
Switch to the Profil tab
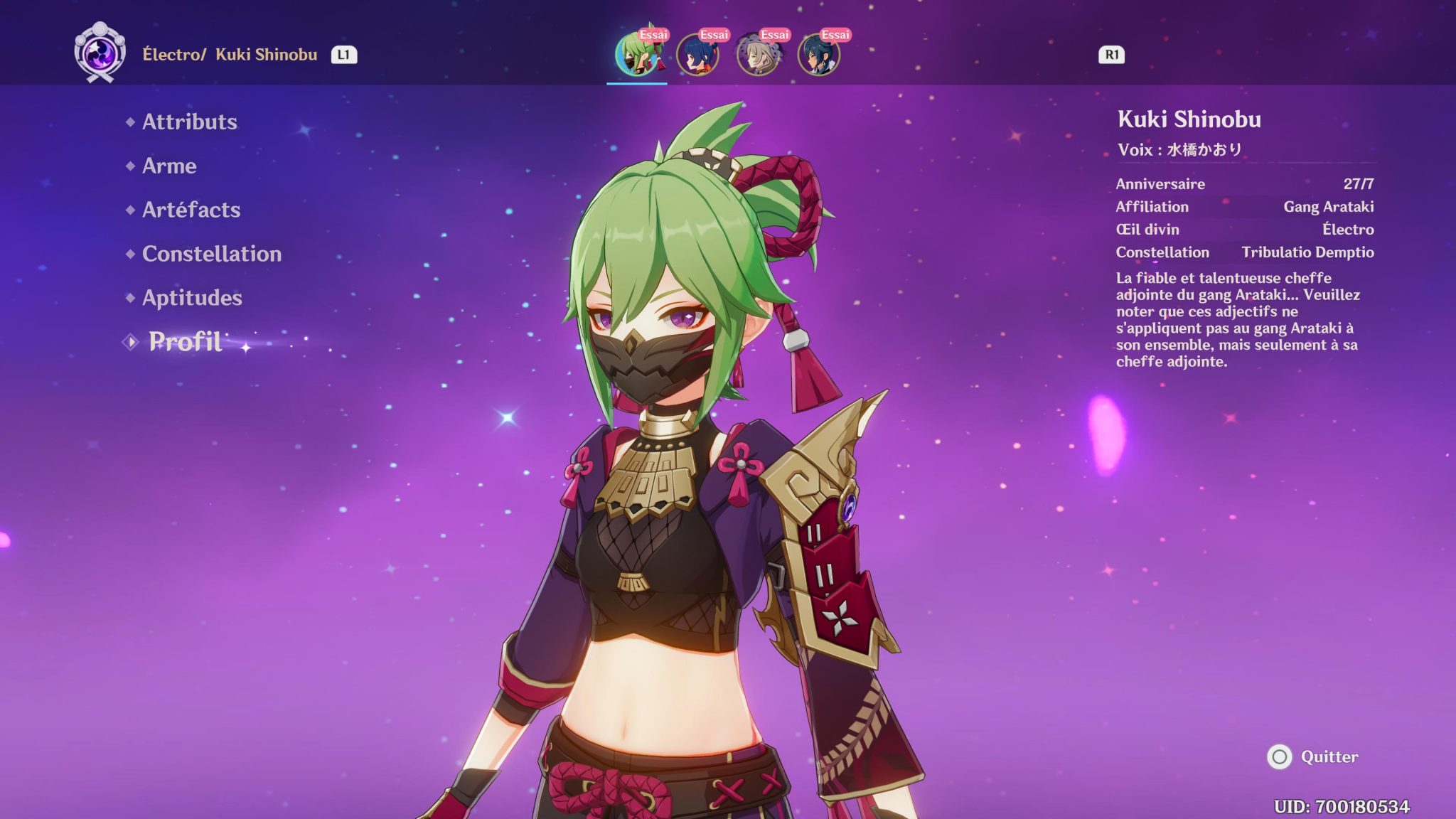(186, 342)
